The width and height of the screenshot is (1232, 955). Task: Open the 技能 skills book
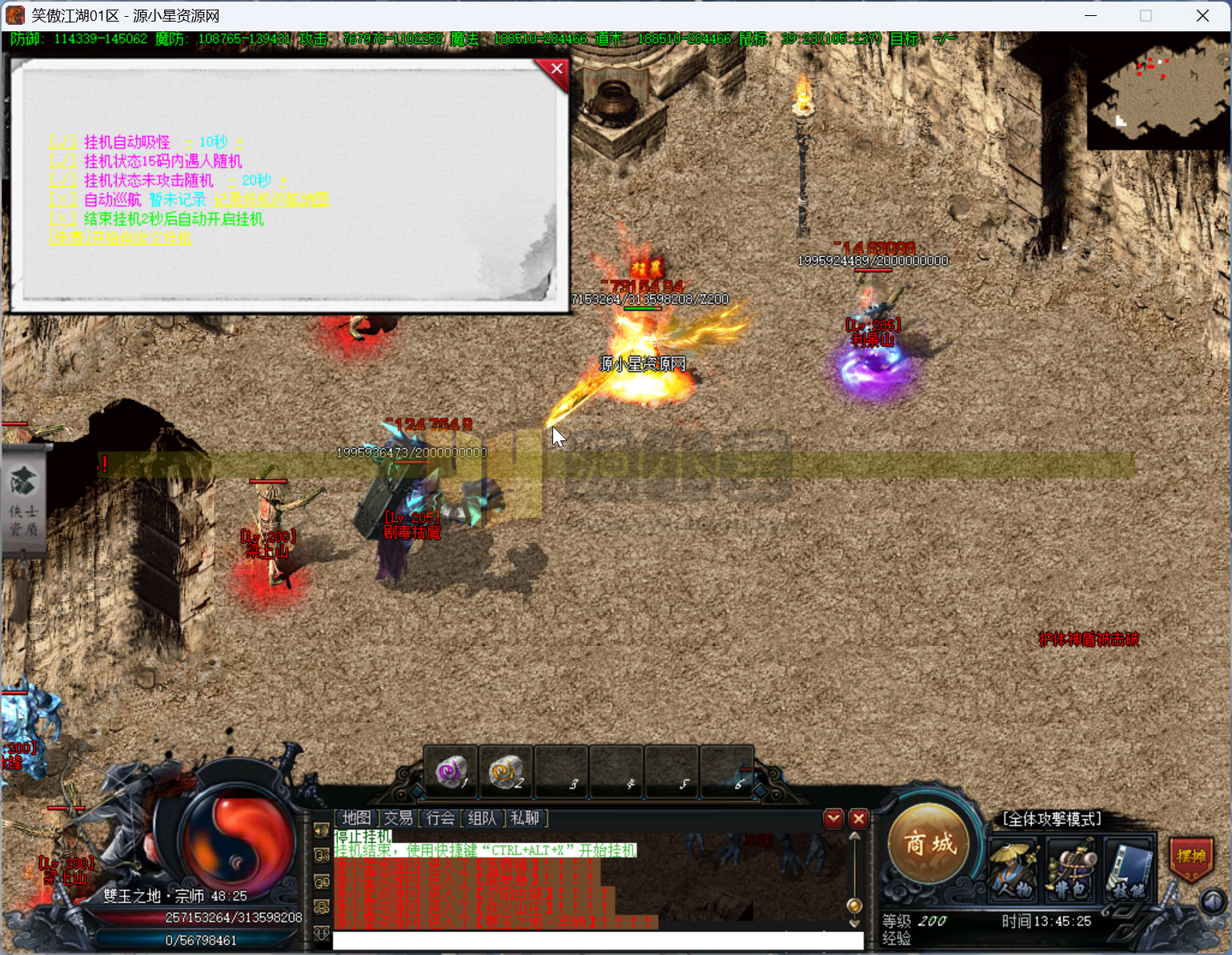(1128, 869)
